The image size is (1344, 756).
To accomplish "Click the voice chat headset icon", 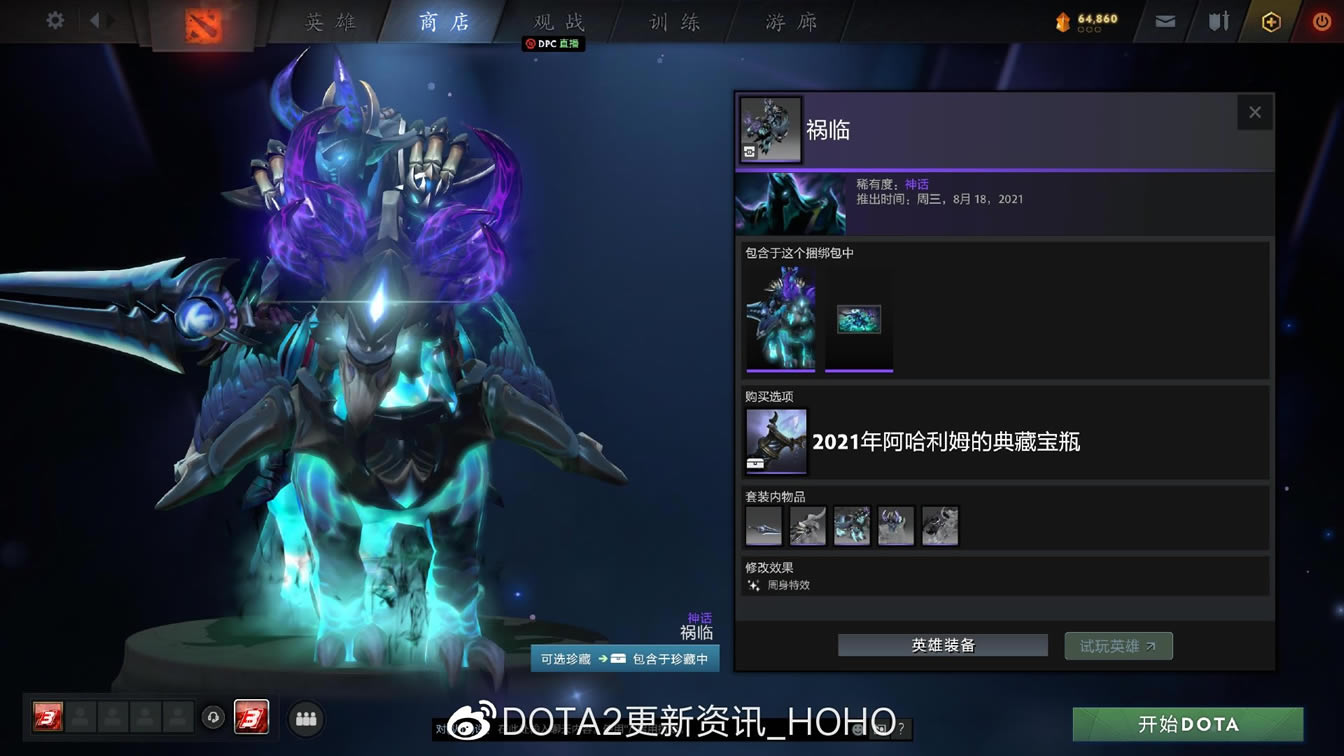I will [211, 718].
